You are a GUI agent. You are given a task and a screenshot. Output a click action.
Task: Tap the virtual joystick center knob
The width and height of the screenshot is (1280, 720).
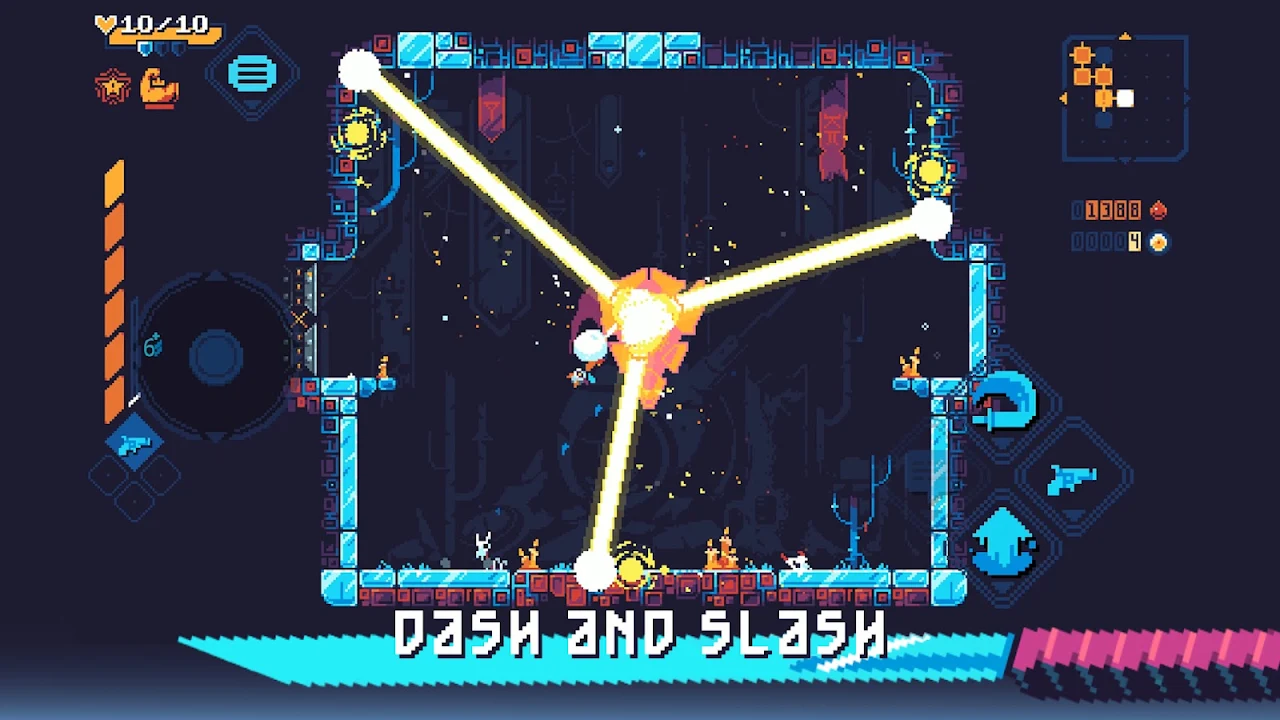[x=215, y=355]
